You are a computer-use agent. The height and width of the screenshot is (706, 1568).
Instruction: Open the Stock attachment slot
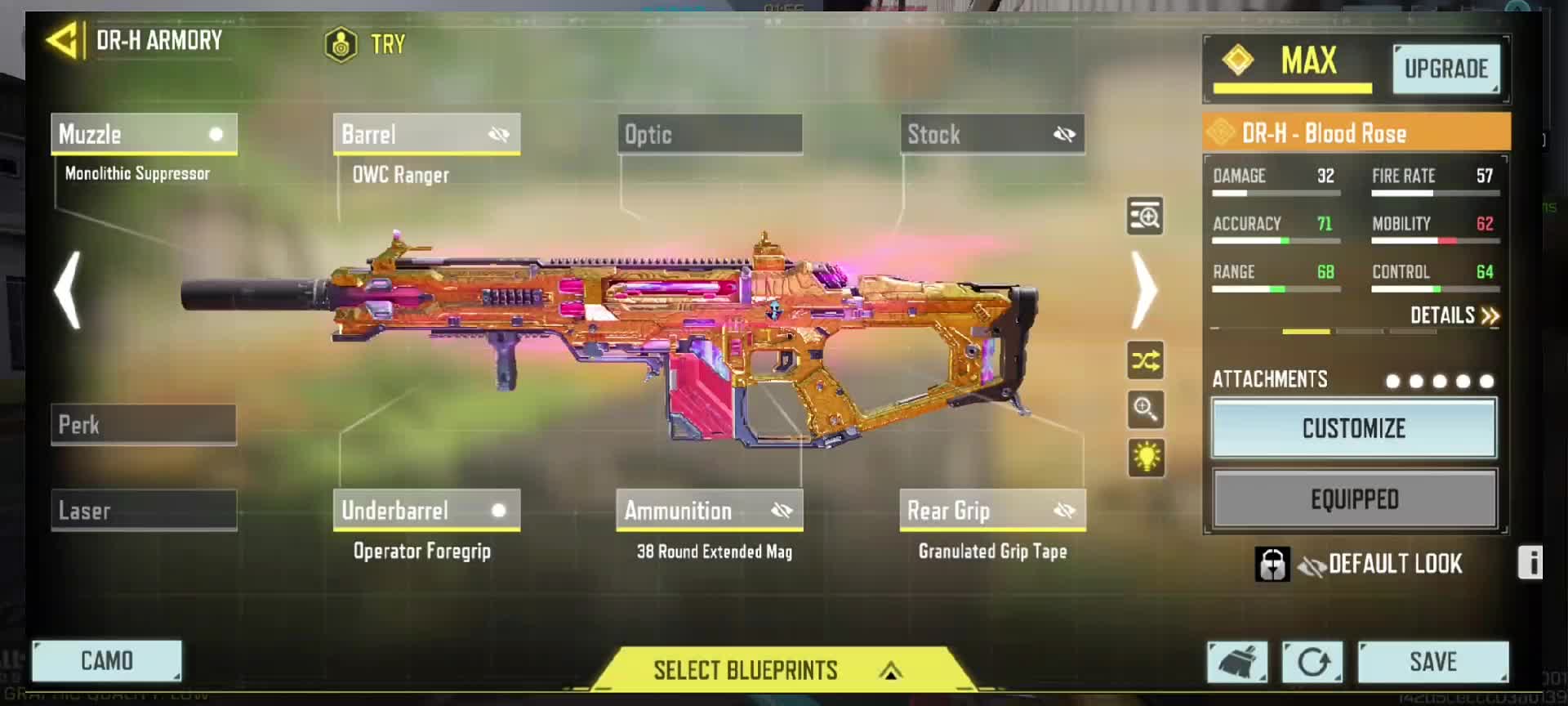click(992, 134)
